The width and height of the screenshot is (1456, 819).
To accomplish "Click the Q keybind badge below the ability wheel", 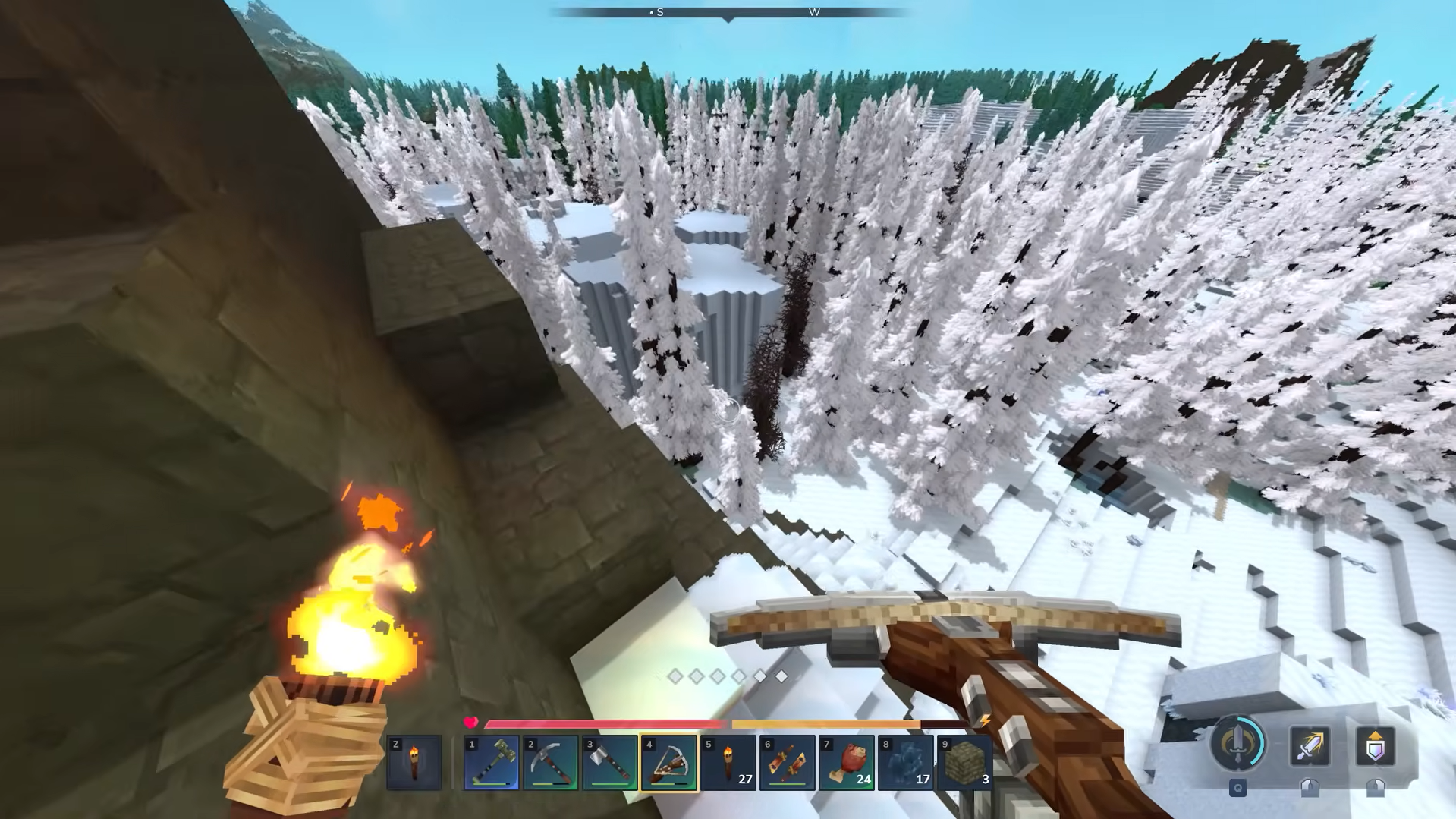I will pyautogui.click(x=1237, y=789).
